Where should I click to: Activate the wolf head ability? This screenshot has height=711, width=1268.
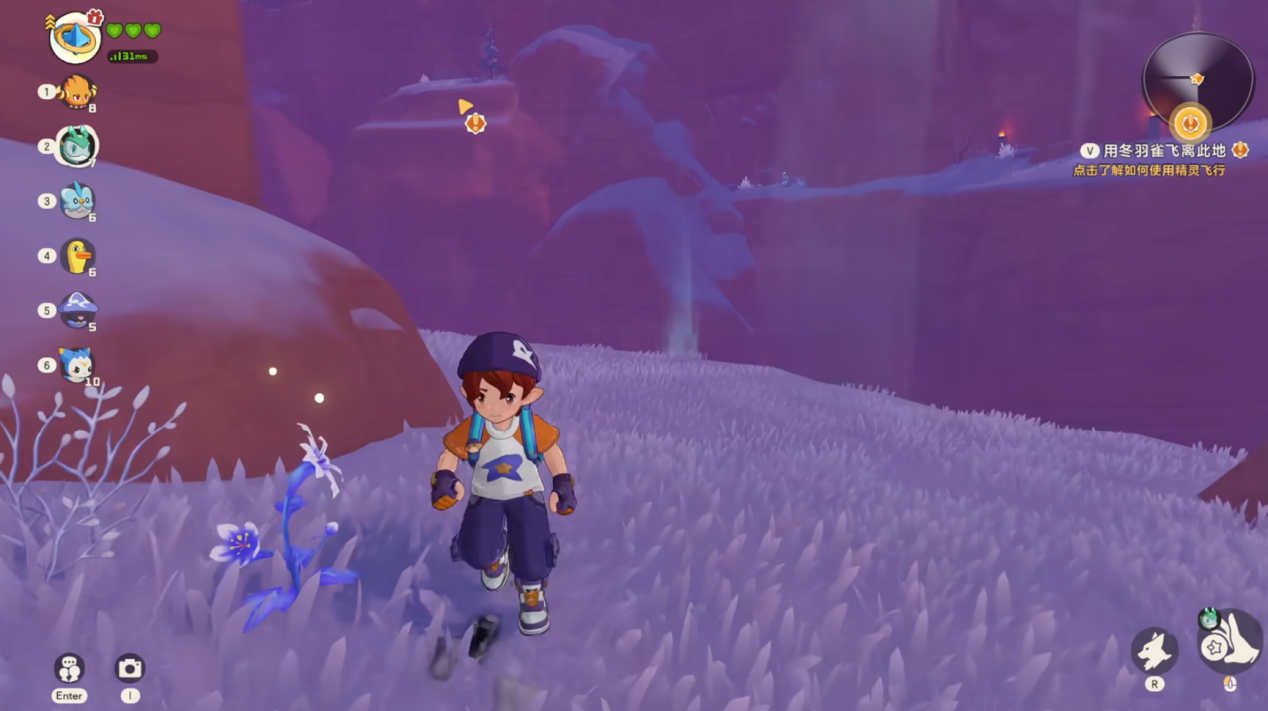(1154, 651)
